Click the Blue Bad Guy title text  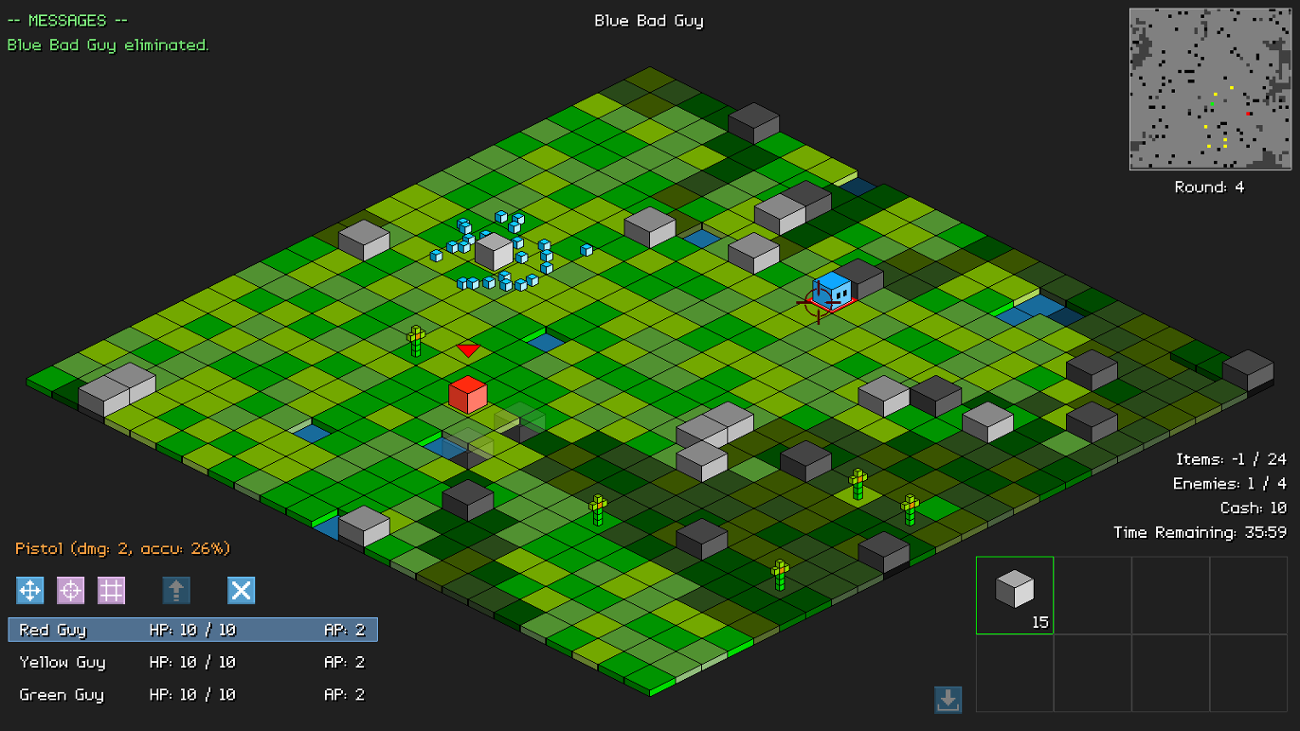pyautogui.click(x=648, y=19)
